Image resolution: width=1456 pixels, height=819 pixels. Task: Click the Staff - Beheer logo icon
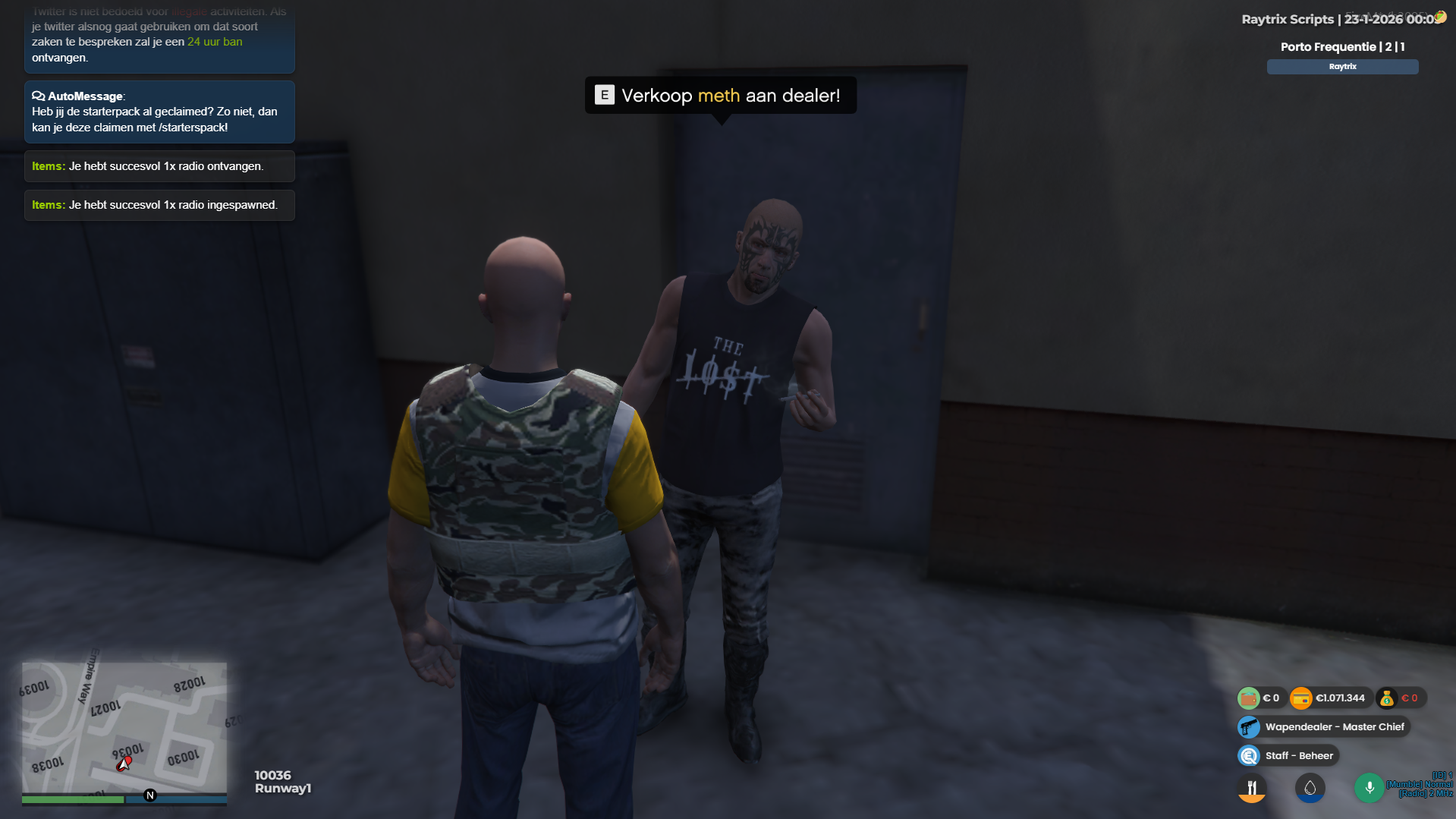coord(1248,755)
